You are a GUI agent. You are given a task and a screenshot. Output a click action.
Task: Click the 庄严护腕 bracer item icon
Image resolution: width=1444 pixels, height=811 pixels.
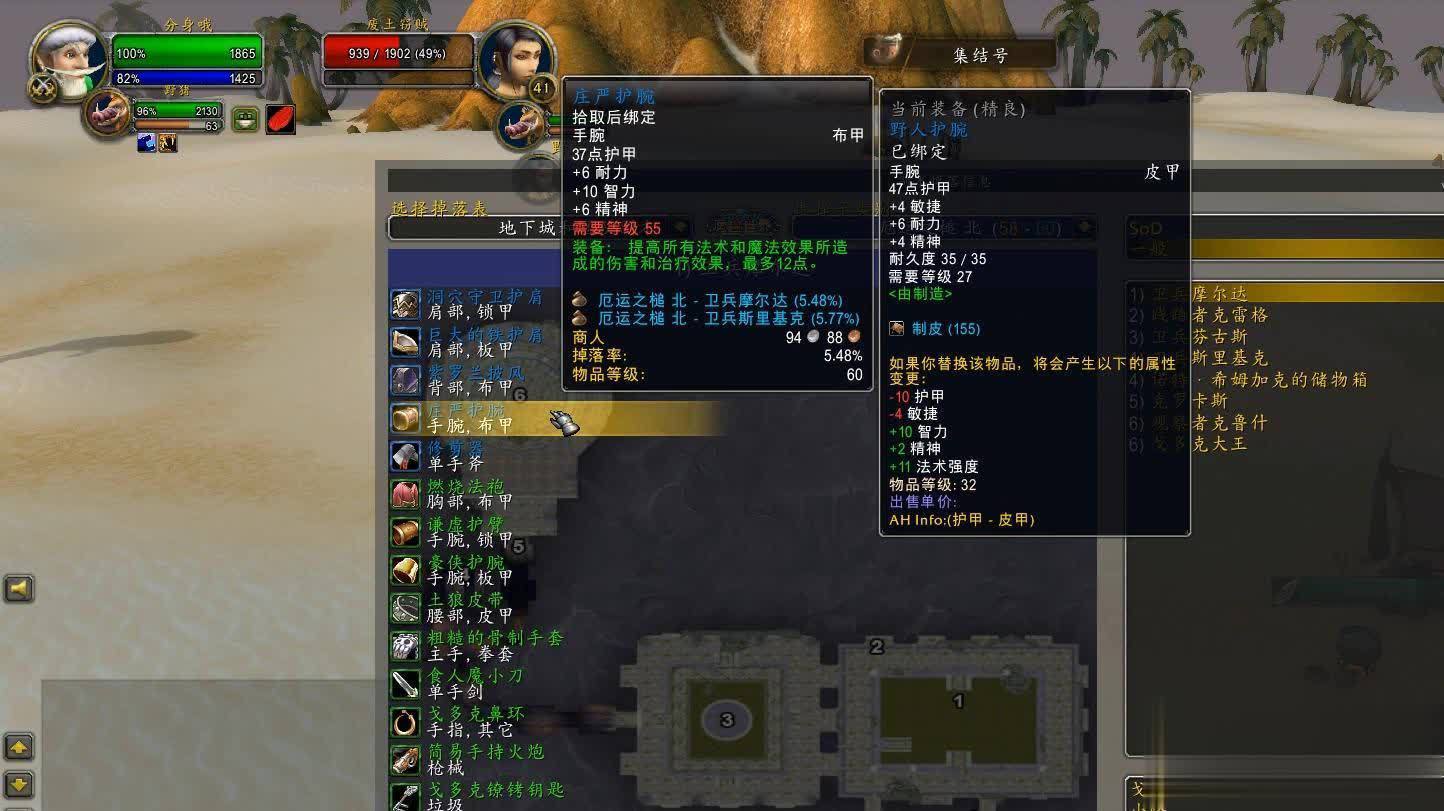(406, 418)
